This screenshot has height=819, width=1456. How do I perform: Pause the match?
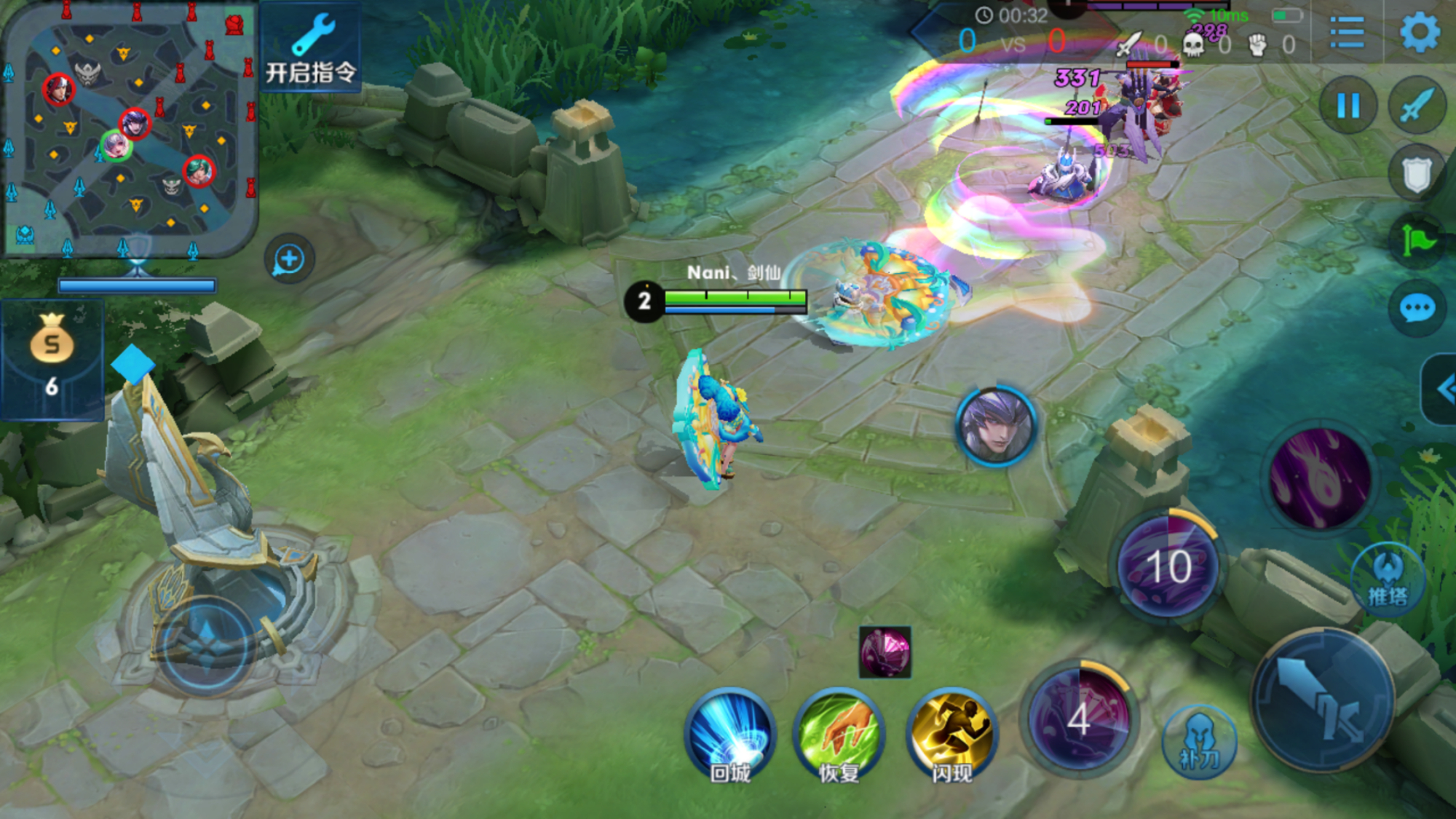(1348, 106)
